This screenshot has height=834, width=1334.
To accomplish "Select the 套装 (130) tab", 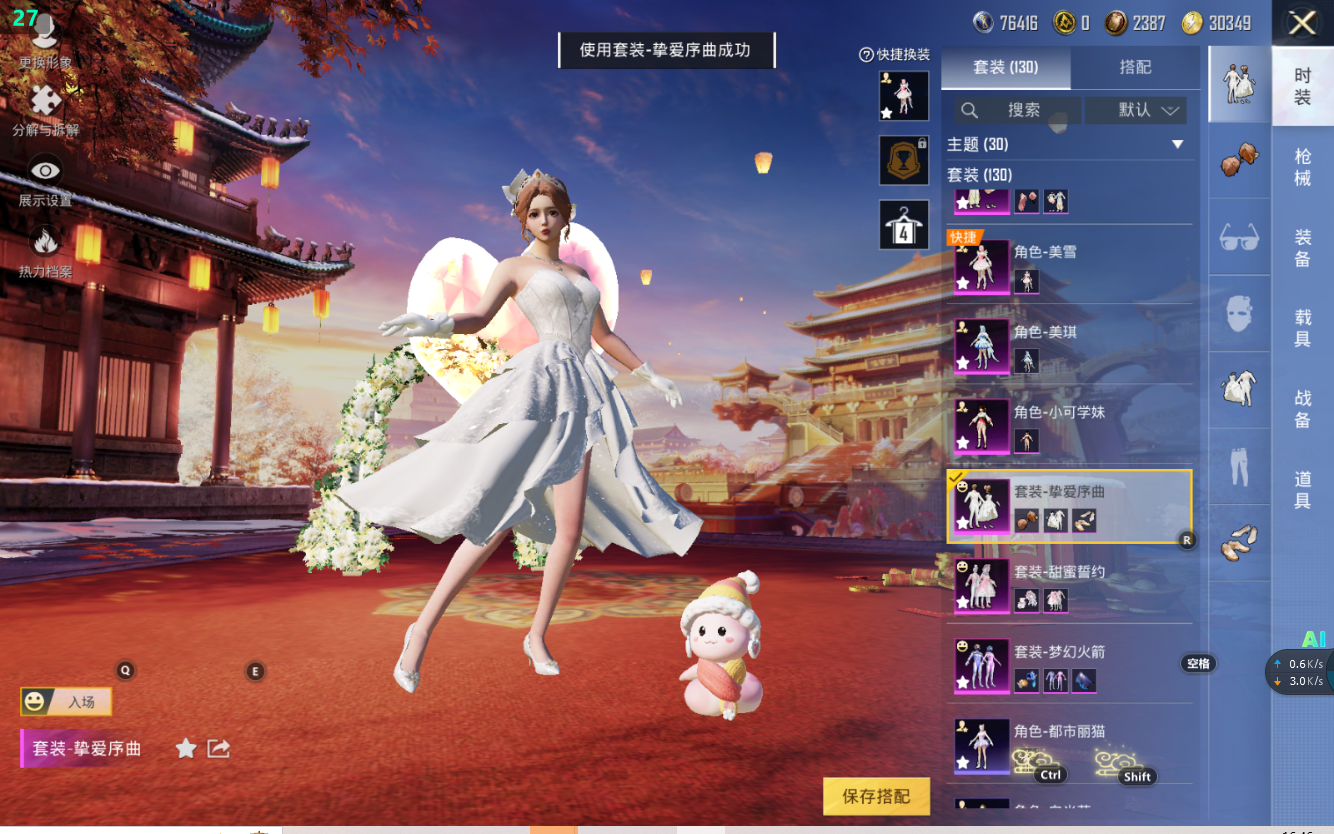I will coord(1006,67).
